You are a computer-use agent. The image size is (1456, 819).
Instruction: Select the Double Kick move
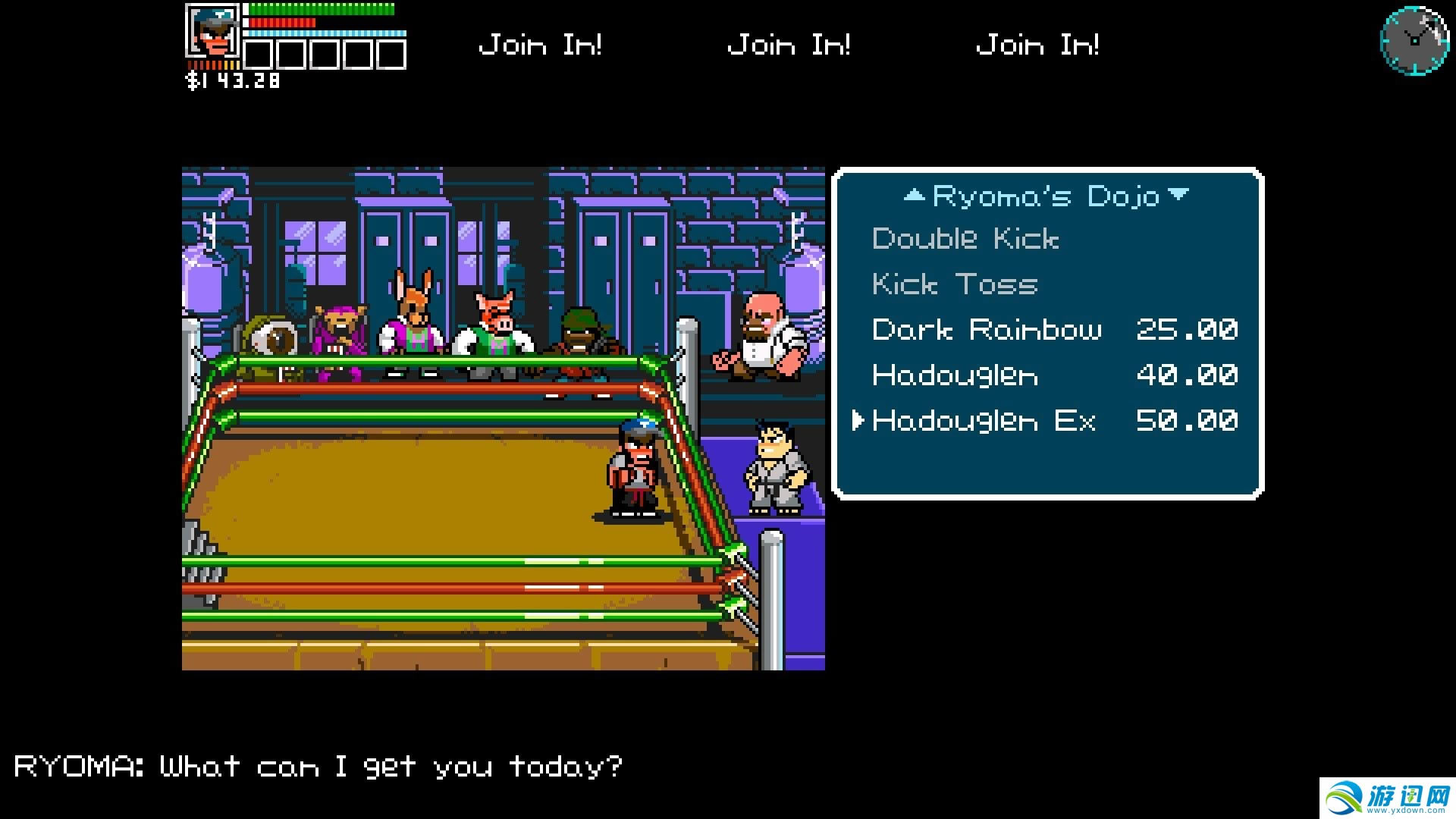click(965, 239)
